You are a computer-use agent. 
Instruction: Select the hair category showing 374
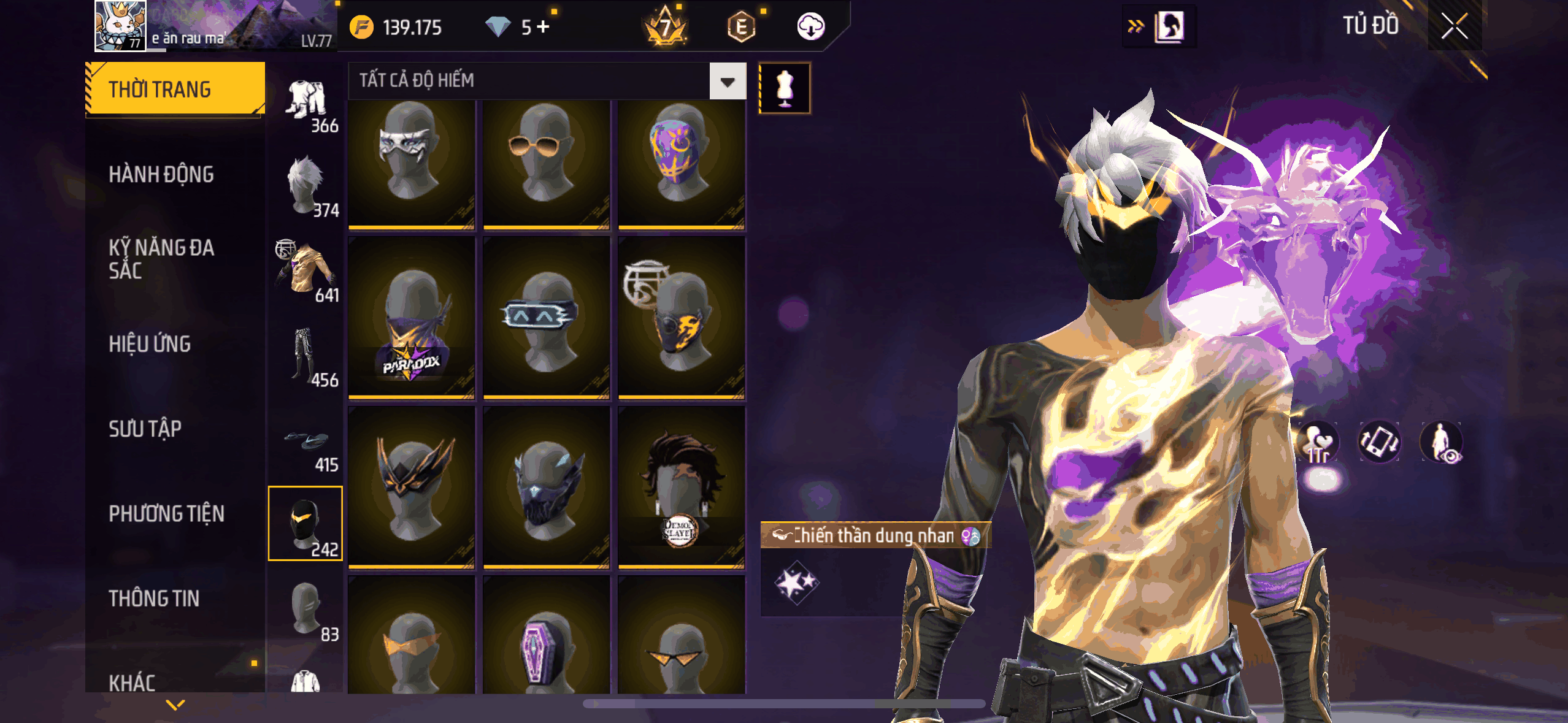point(308,187)
